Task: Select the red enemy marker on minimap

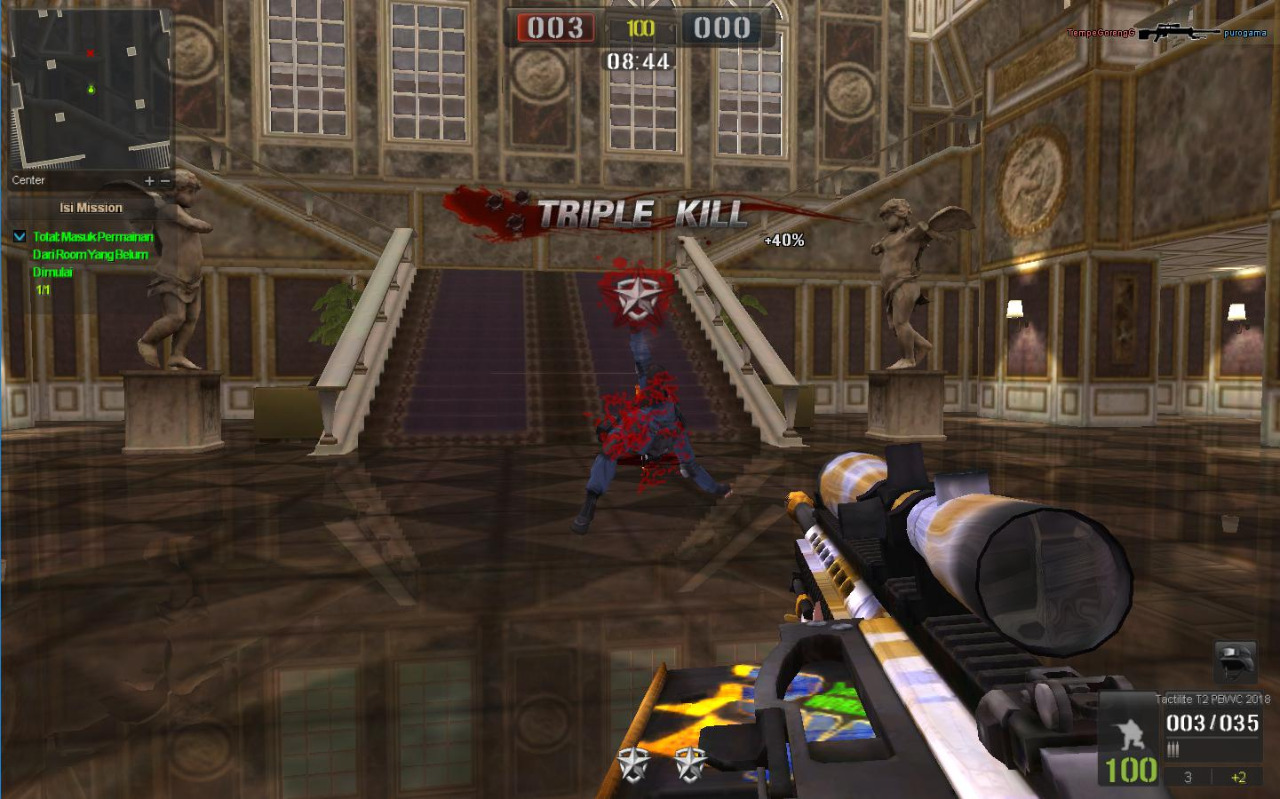Action: coord(90,53)
